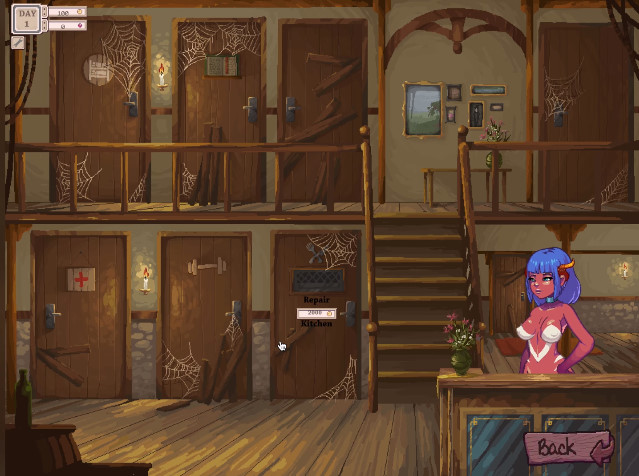The image size is (639, 476).
Task: Click the Back arrow sign
Action: tap(568, 448)
